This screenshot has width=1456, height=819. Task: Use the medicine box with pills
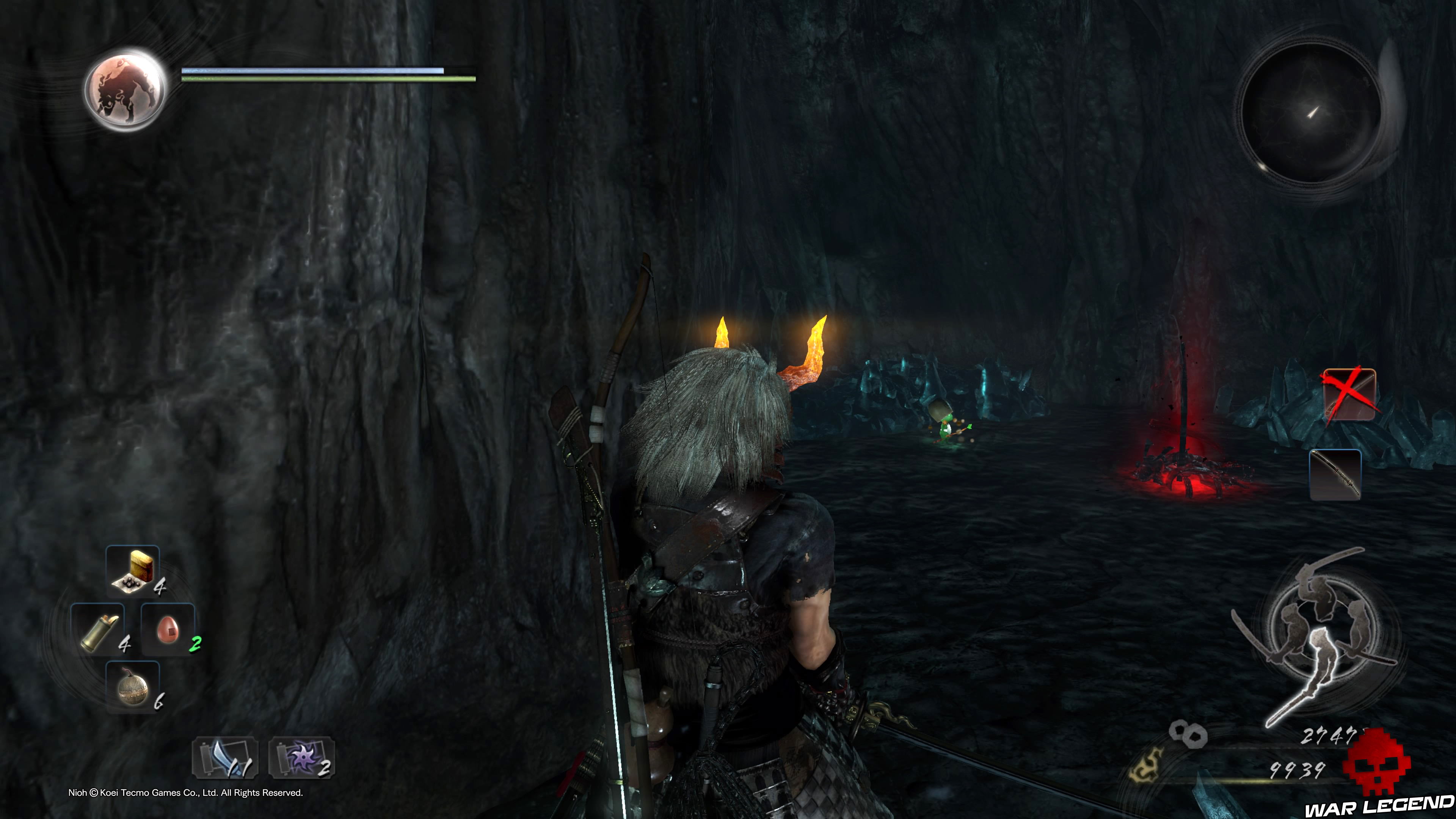[x=133, y=570]
